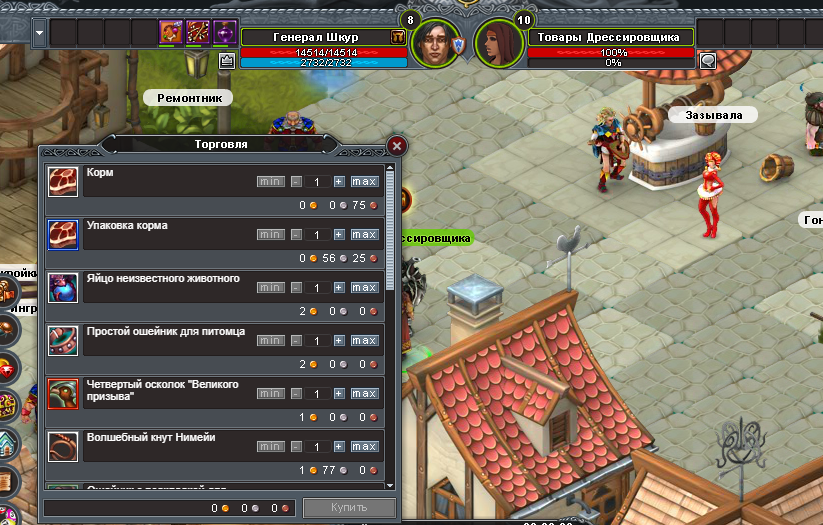
Task: Click the red gem shop icon
Action: pos(6,368)
